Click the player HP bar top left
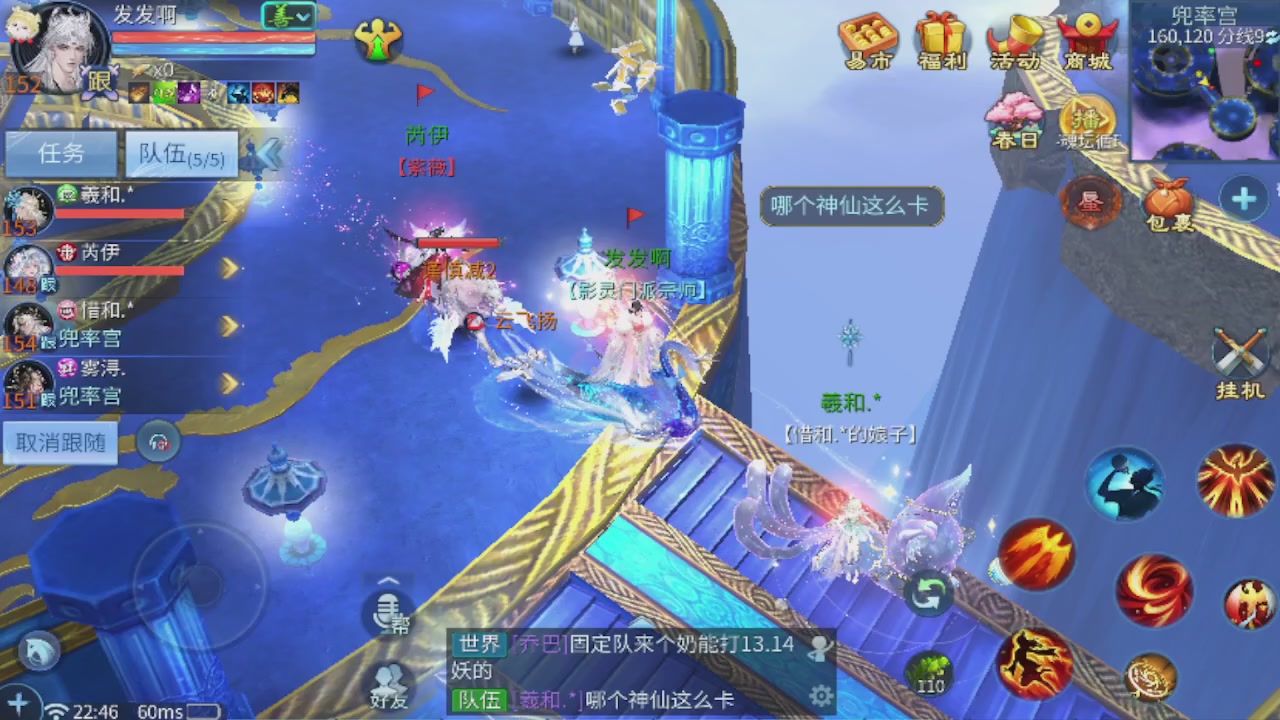 [215, 35]
